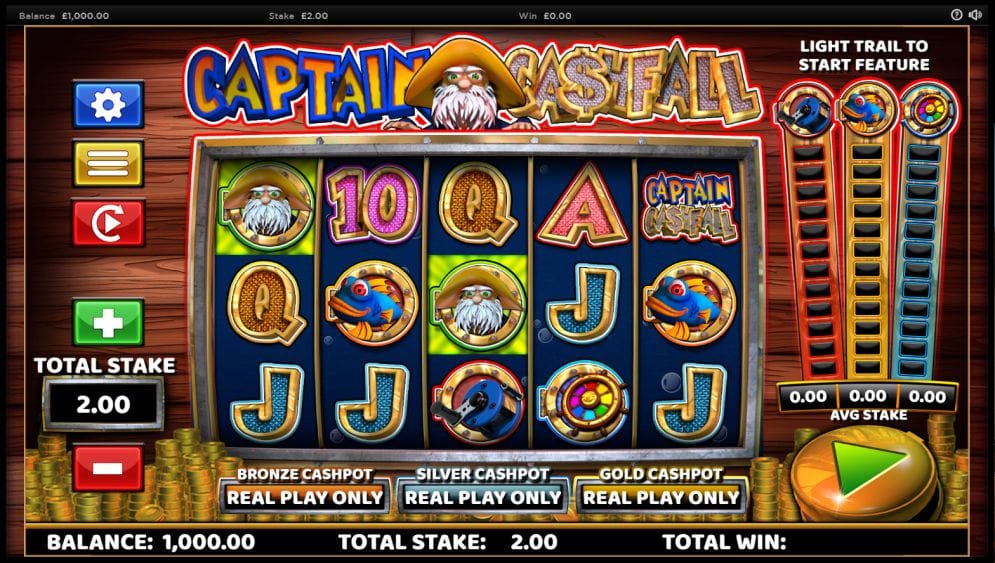Open the yellow paytable menu button

(108, 163)
